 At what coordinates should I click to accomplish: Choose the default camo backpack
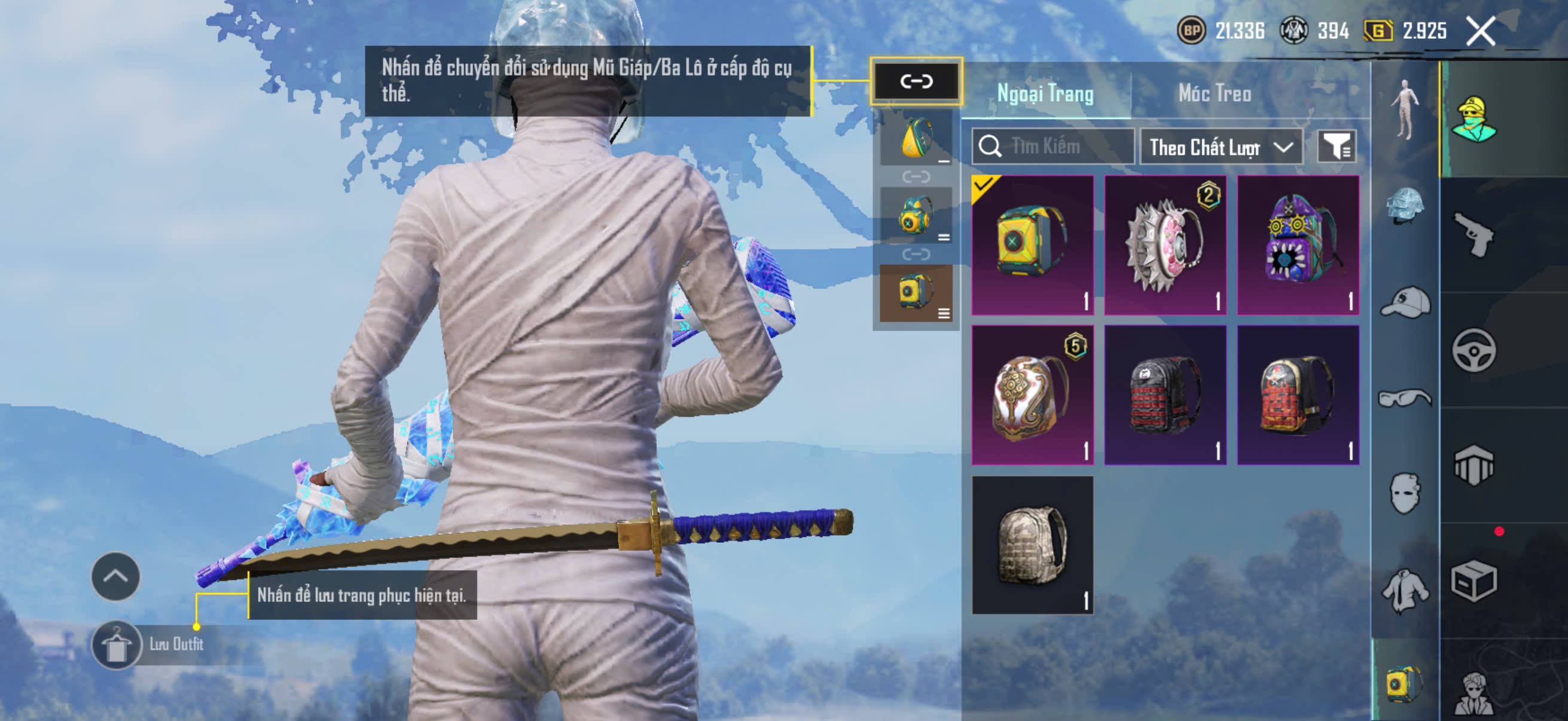tap(1032, 545)
